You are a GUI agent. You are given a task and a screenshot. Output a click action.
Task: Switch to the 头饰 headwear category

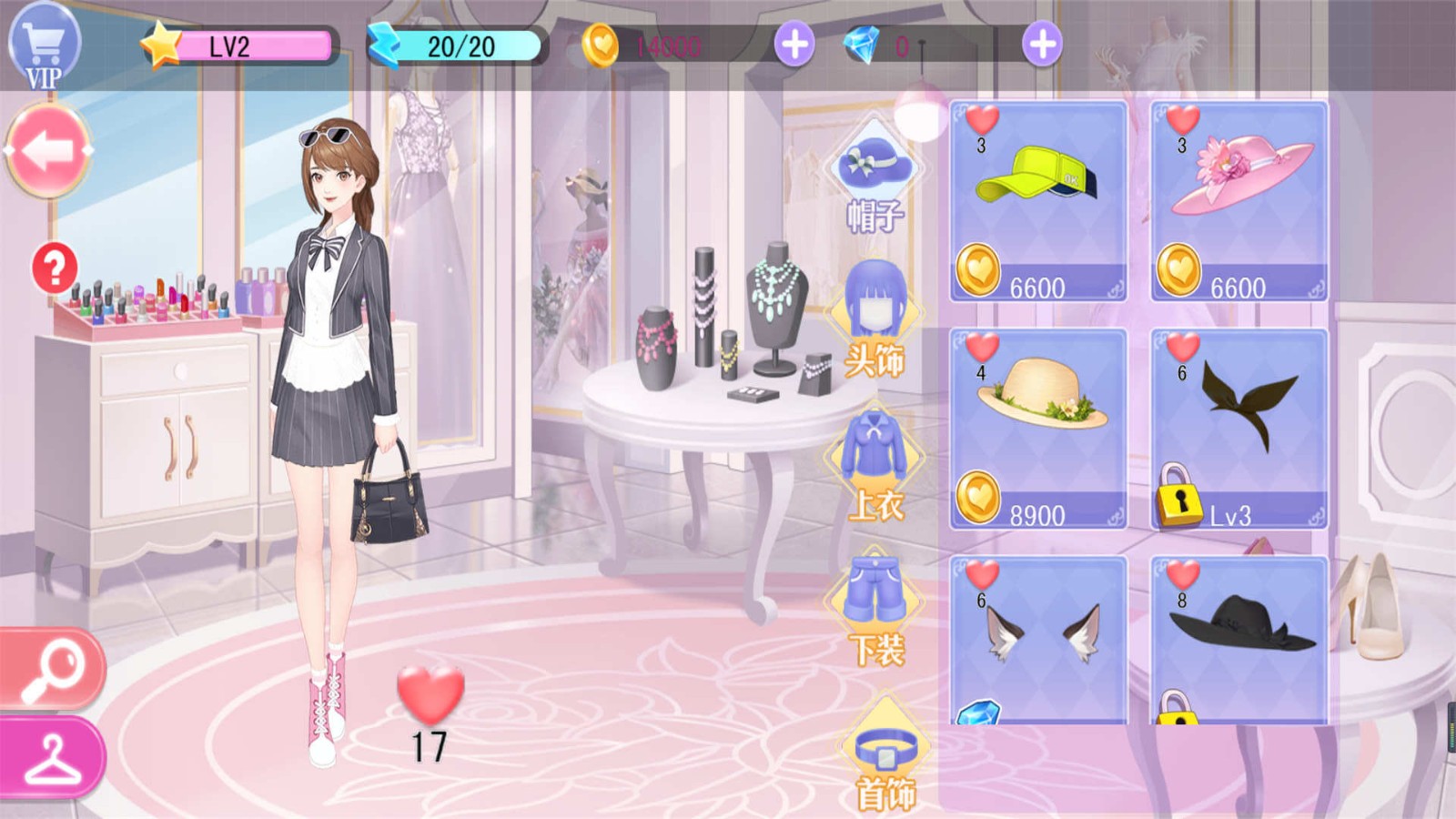pyautogui.click(x=875, y=318)
